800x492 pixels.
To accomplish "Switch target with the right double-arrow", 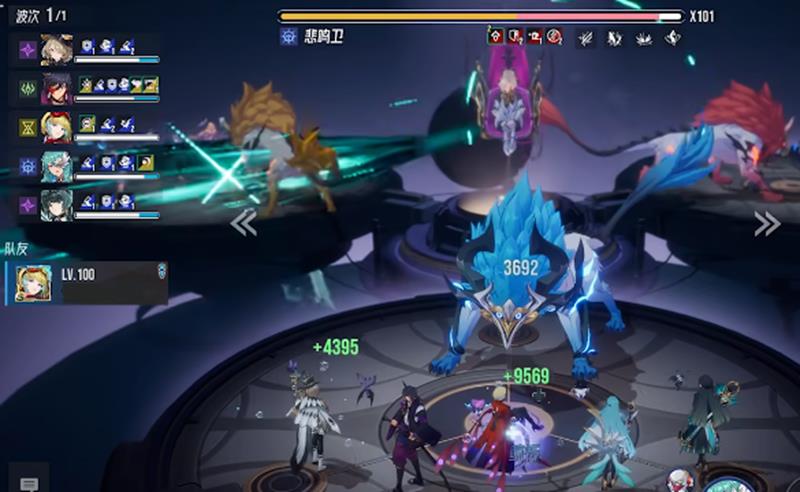I will (x=766, y=222).
